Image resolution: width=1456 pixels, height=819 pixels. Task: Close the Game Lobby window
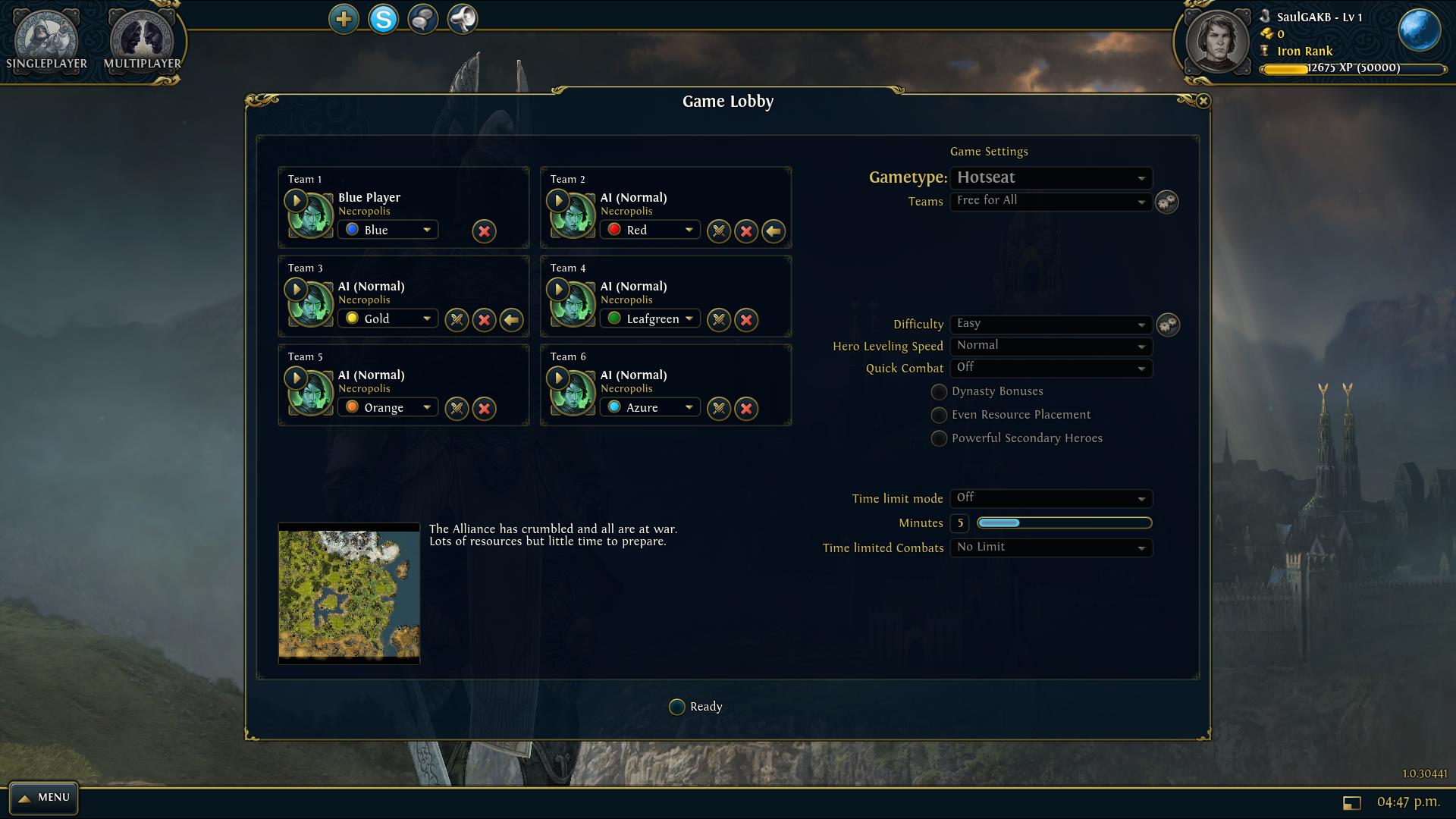click(x=1203, y=101)
